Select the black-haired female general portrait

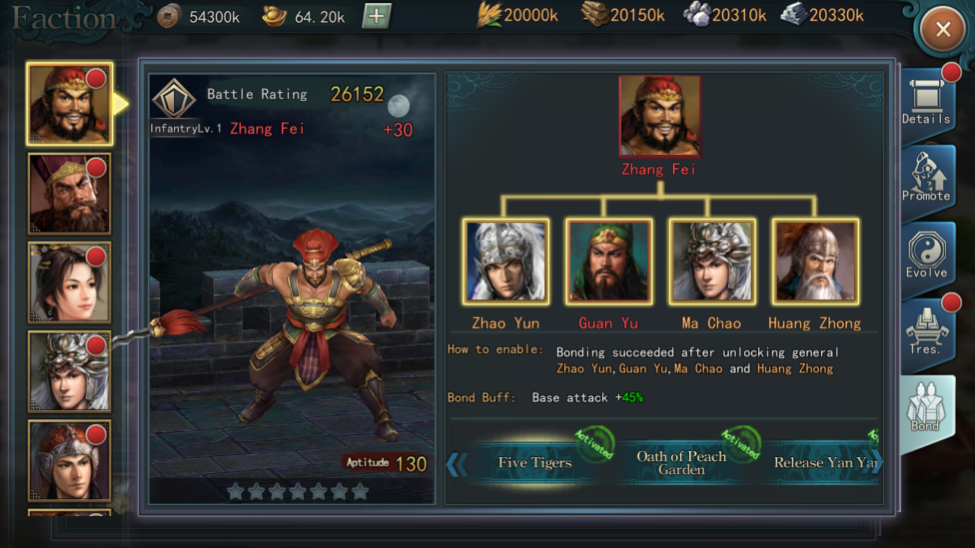coord(69,282)
